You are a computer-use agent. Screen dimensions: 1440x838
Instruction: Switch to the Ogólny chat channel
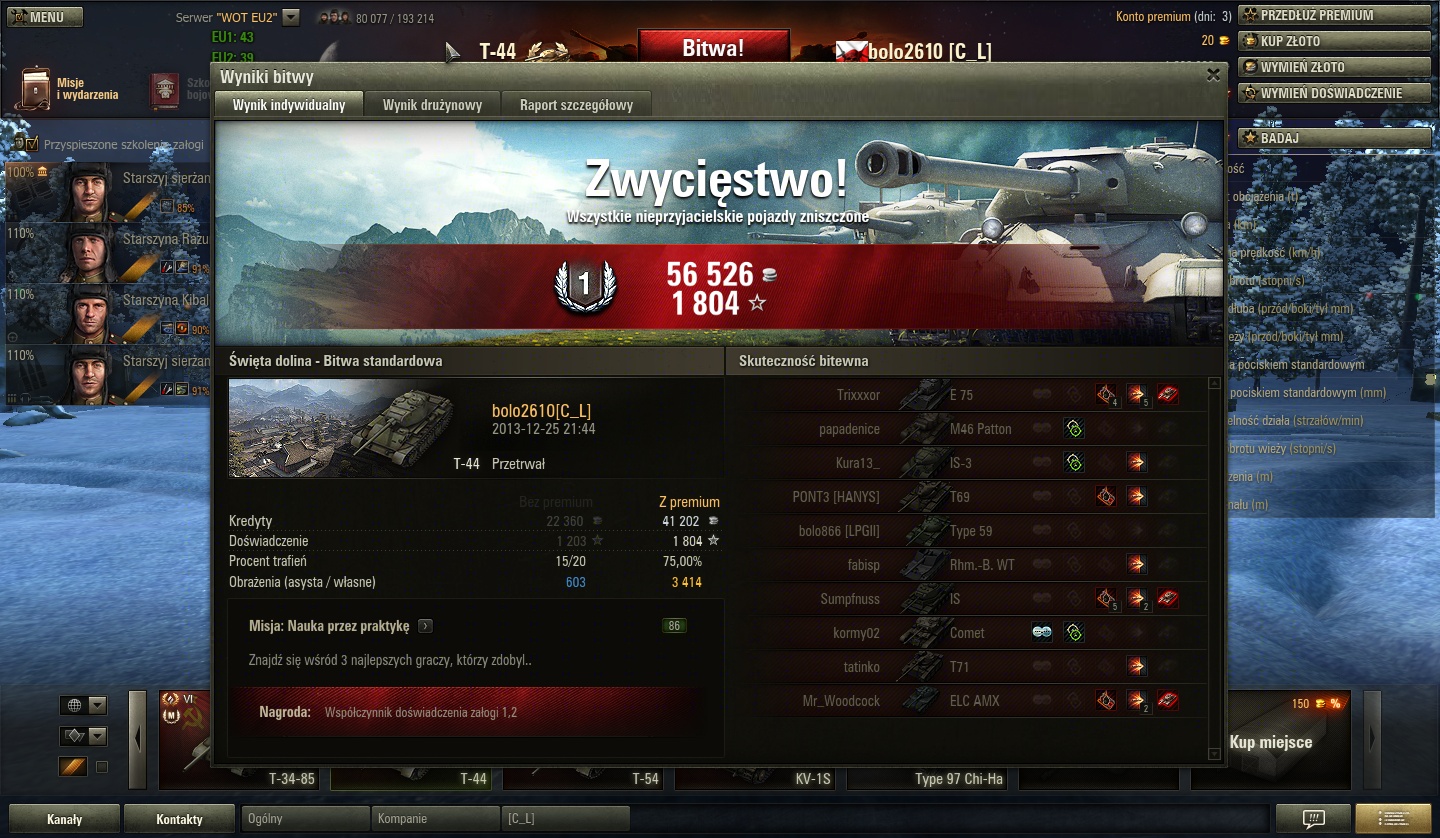pyautogui.click(x=305, y=818)
